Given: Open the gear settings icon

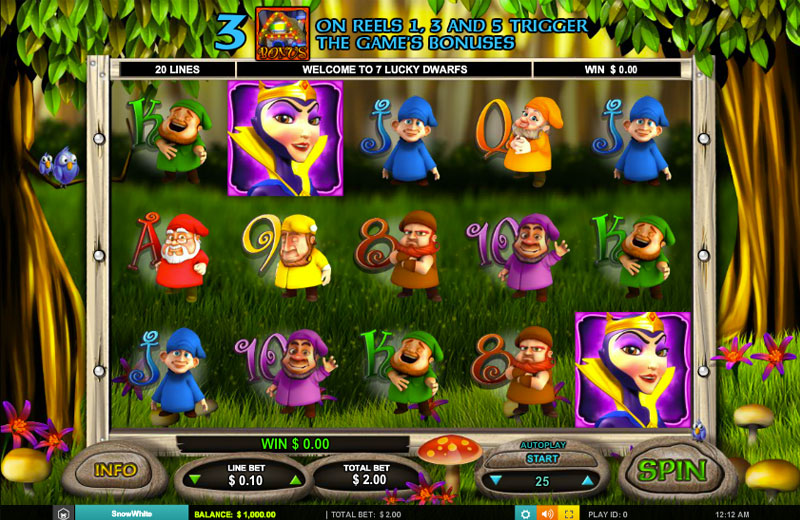Looking at the screenshot, I should (524, 513).
